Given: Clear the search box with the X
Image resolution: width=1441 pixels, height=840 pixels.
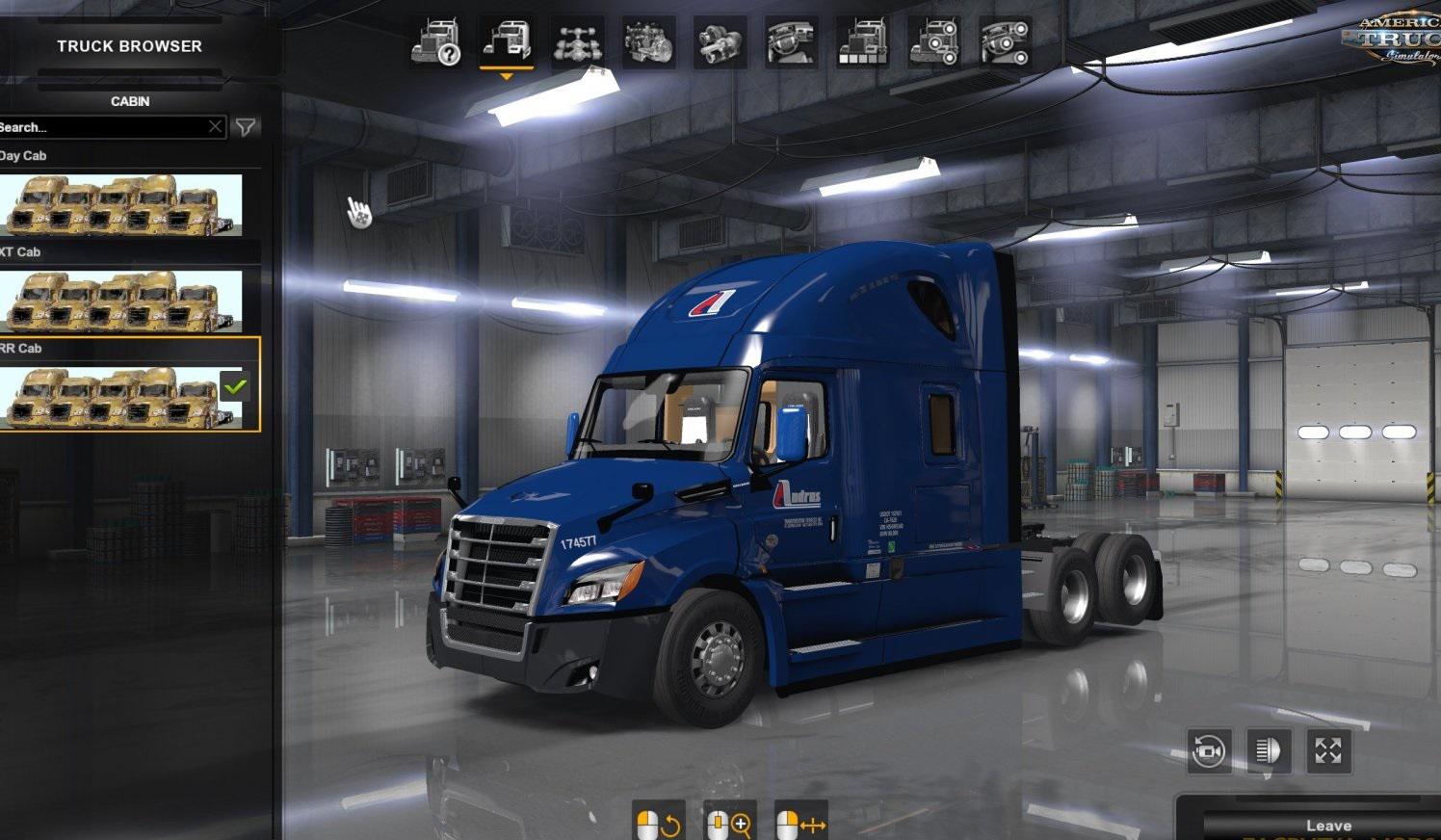Looking at the screenshot, I should [x=216, y=127].
